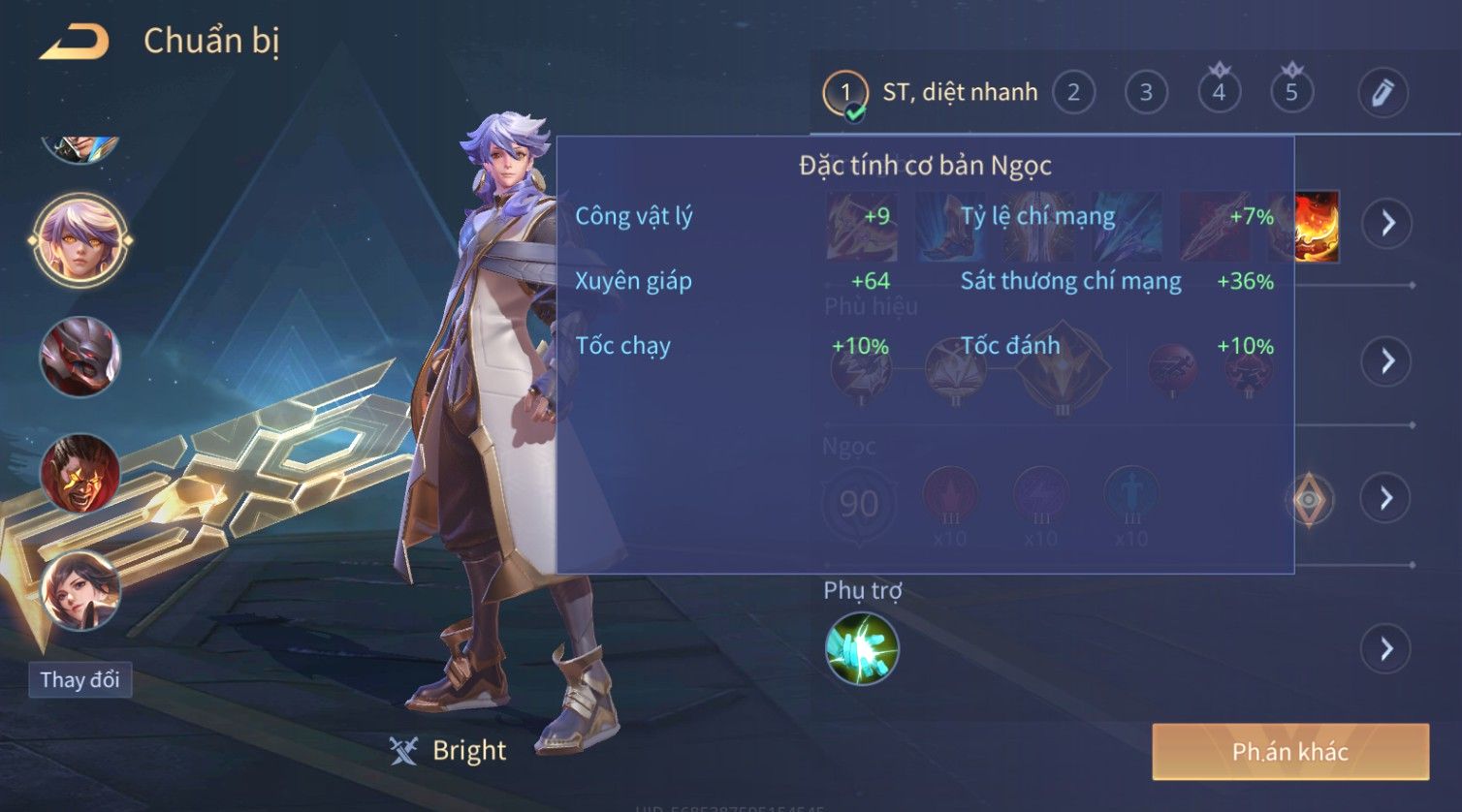Viewport: 1462px width, 812px height.
Task: Open the Phụ trợ spell selection arrow
Action: [x=1386, y=648]
